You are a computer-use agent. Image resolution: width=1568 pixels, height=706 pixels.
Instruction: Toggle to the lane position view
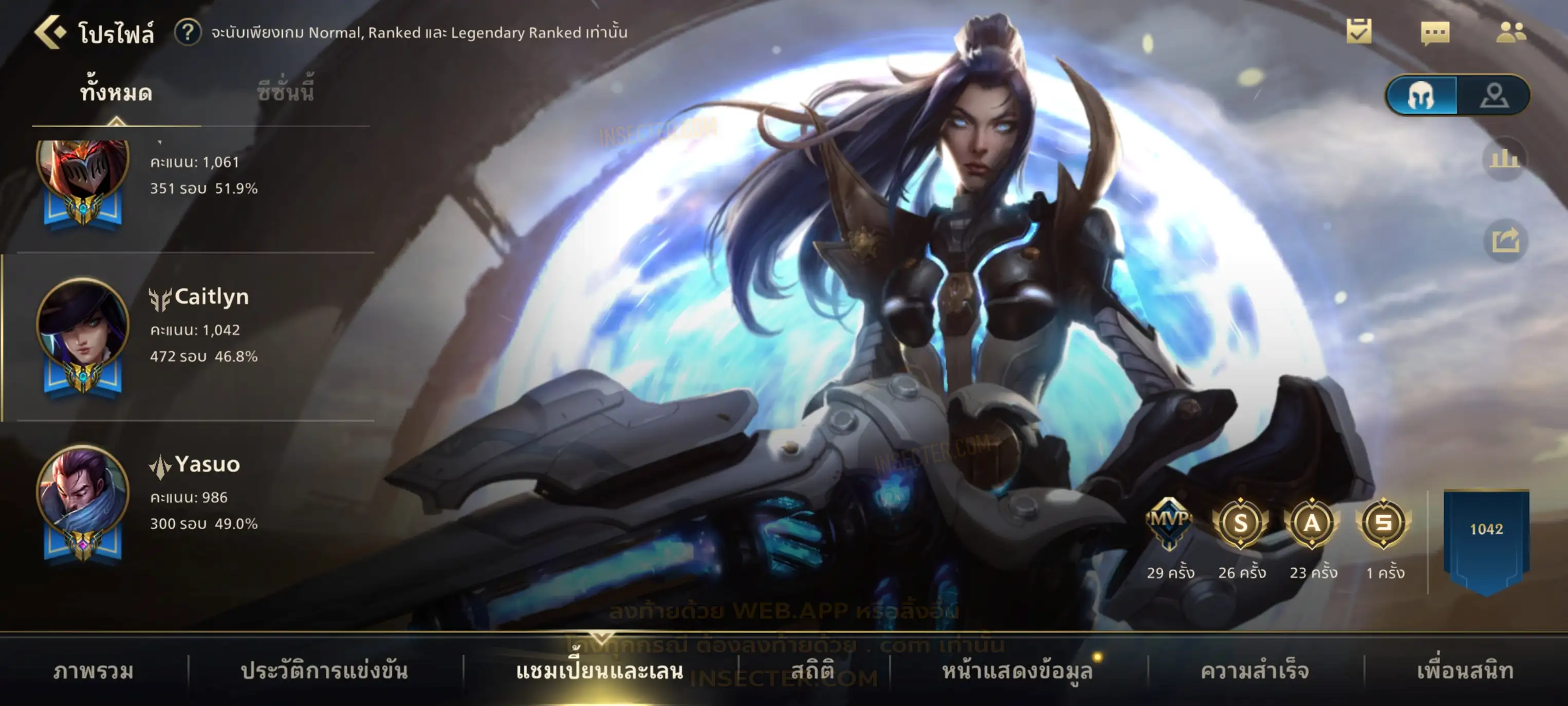pos(1494,96)
